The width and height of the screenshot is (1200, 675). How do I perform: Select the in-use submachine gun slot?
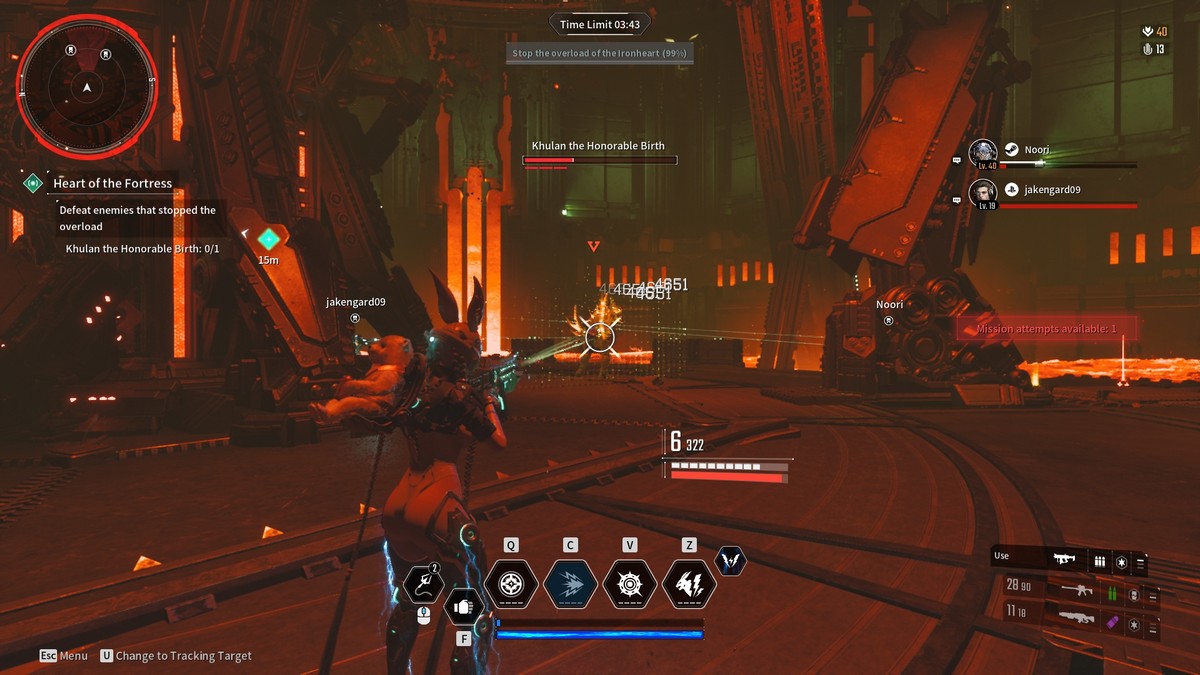pos(1066,559)
